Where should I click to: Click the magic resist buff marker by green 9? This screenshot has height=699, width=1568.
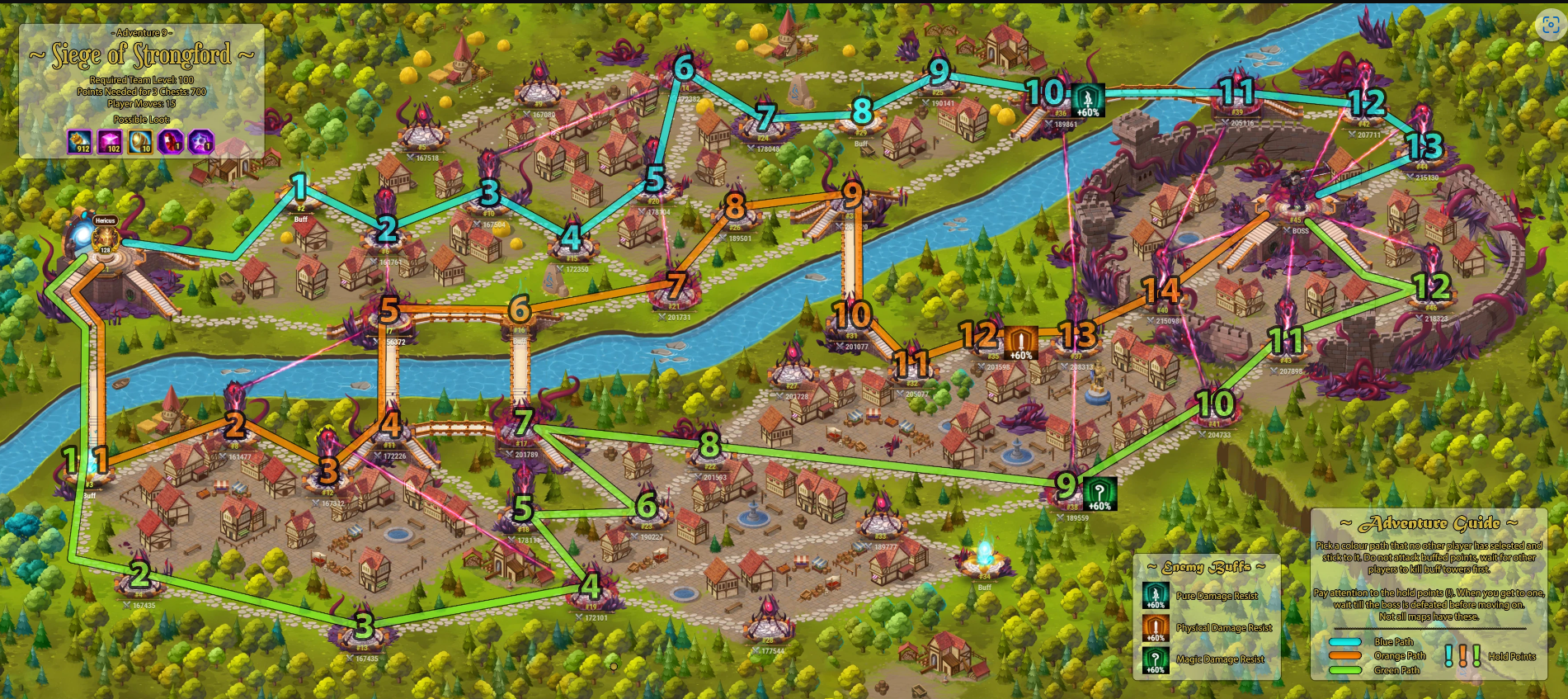point(1099,494)
